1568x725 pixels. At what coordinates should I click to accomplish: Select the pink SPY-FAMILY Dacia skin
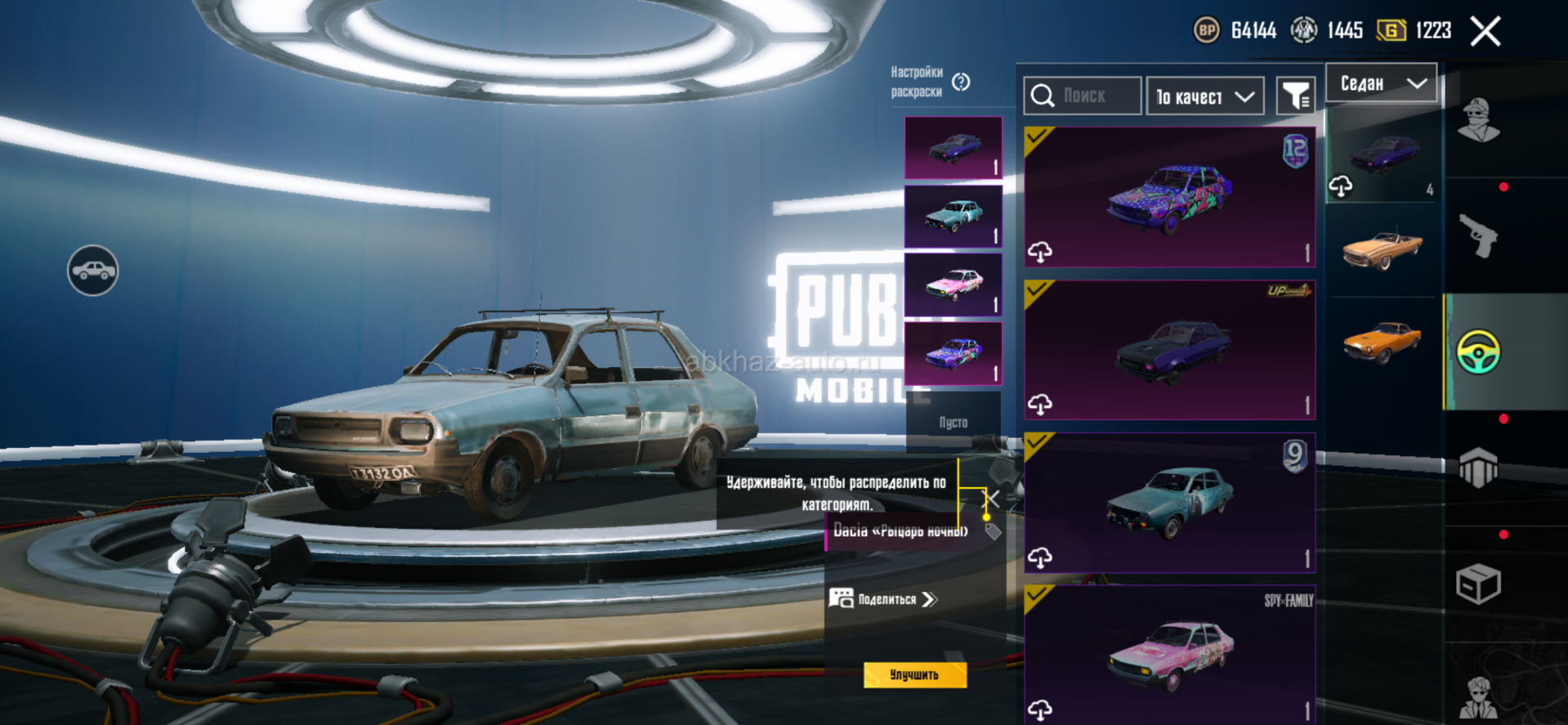[x=1169, y=654]
